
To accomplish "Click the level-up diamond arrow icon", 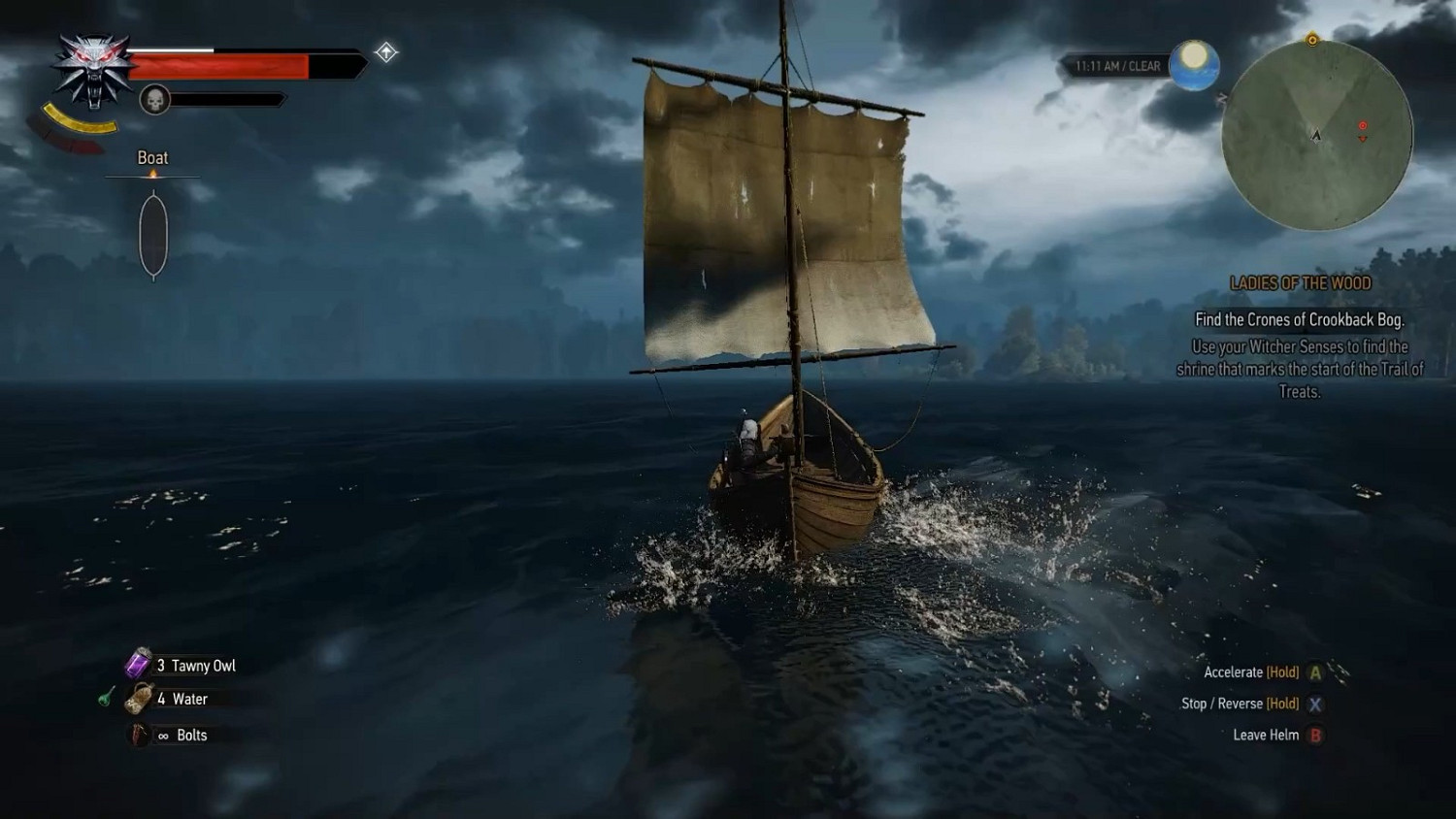I will pos(385,51).
